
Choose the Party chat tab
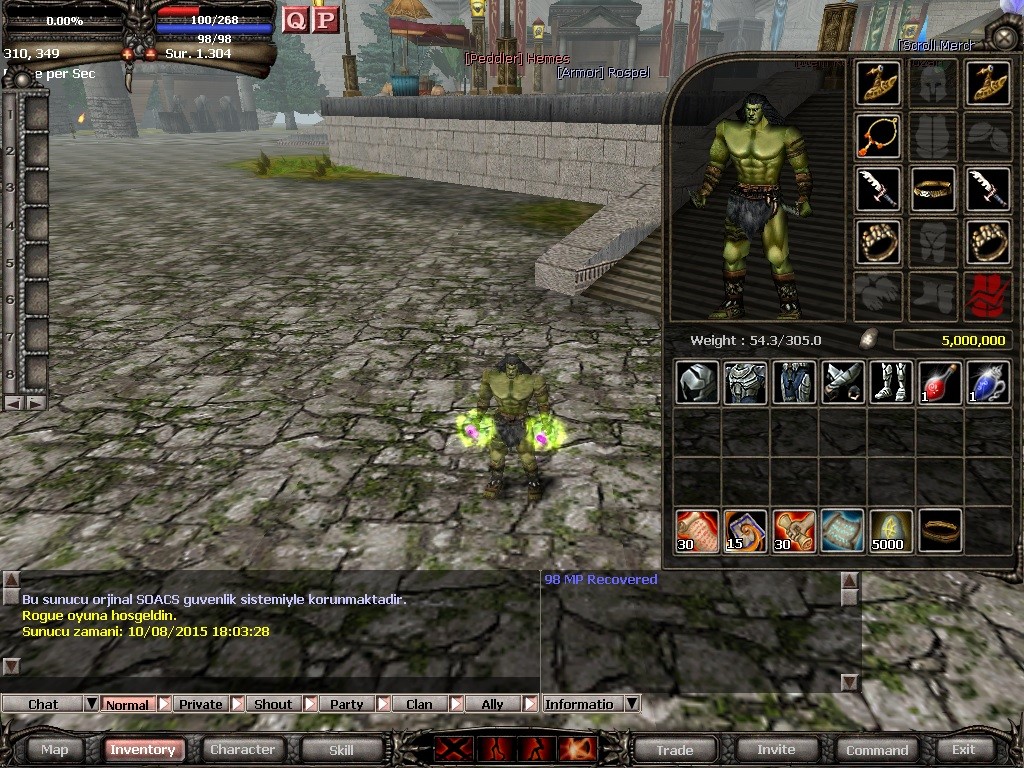coord(346,704)
